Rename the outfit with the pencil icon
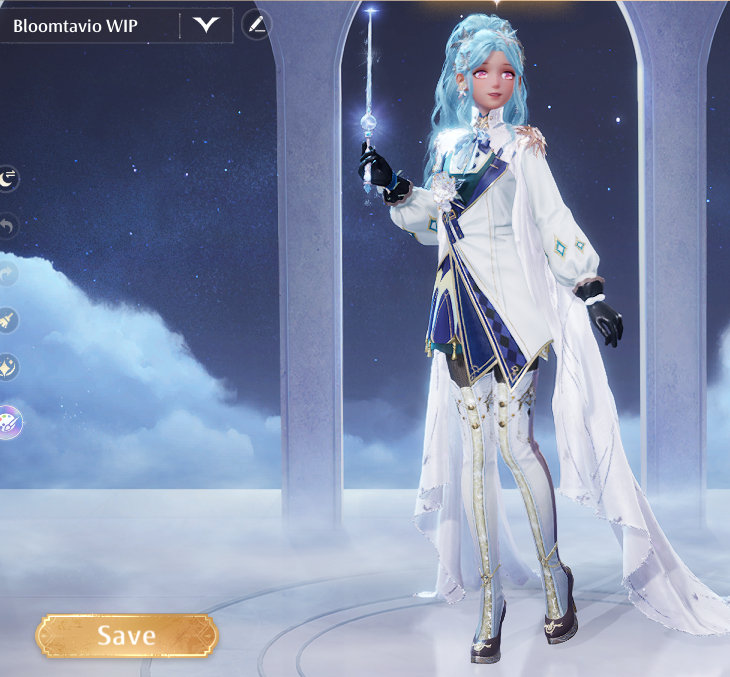730x677 pixels. (x=257, y=25)
